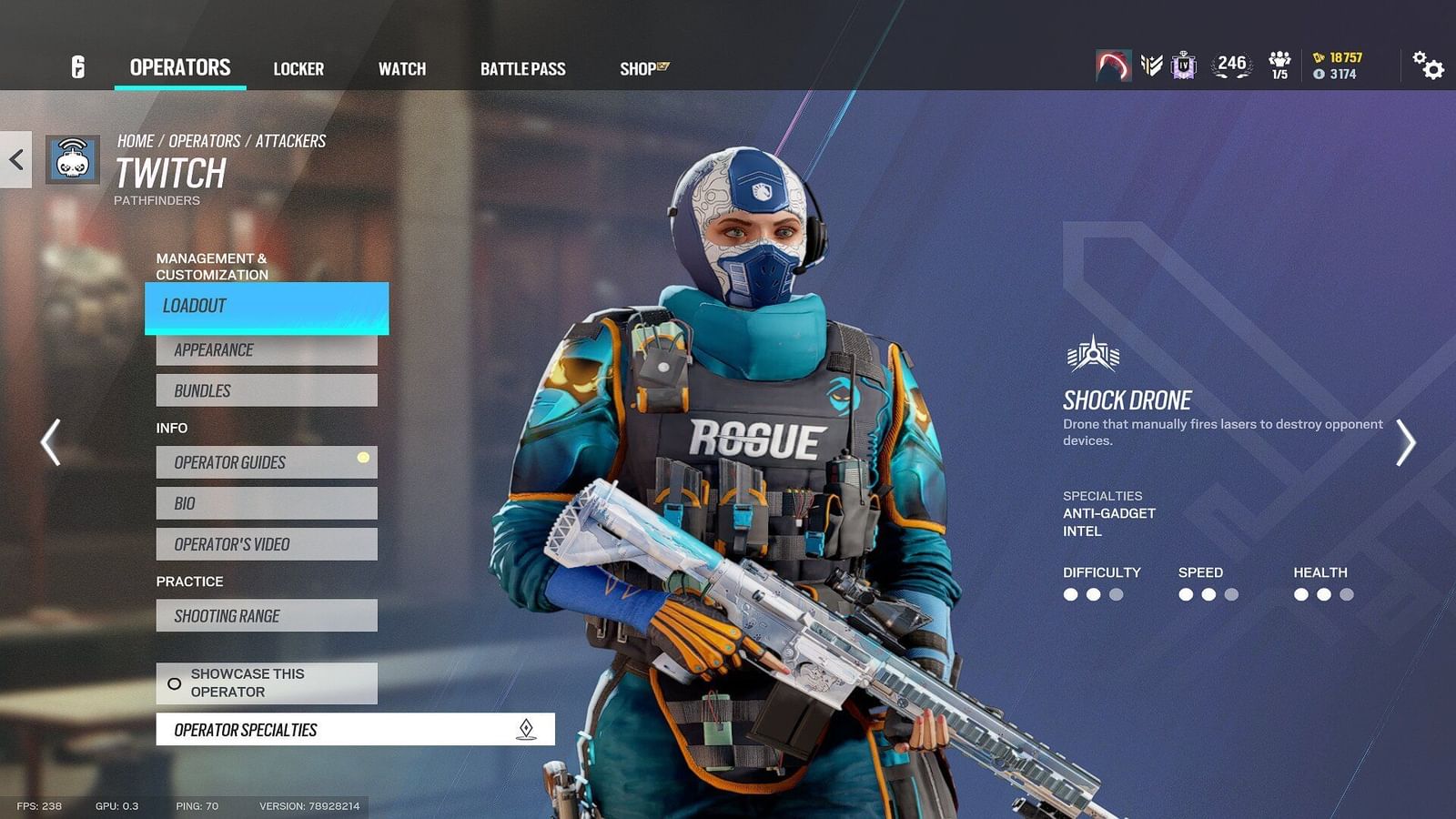Select the Showcase This Operator radio button
Viewport: 1456px width, 819px height.
click(x=175, y=682)
